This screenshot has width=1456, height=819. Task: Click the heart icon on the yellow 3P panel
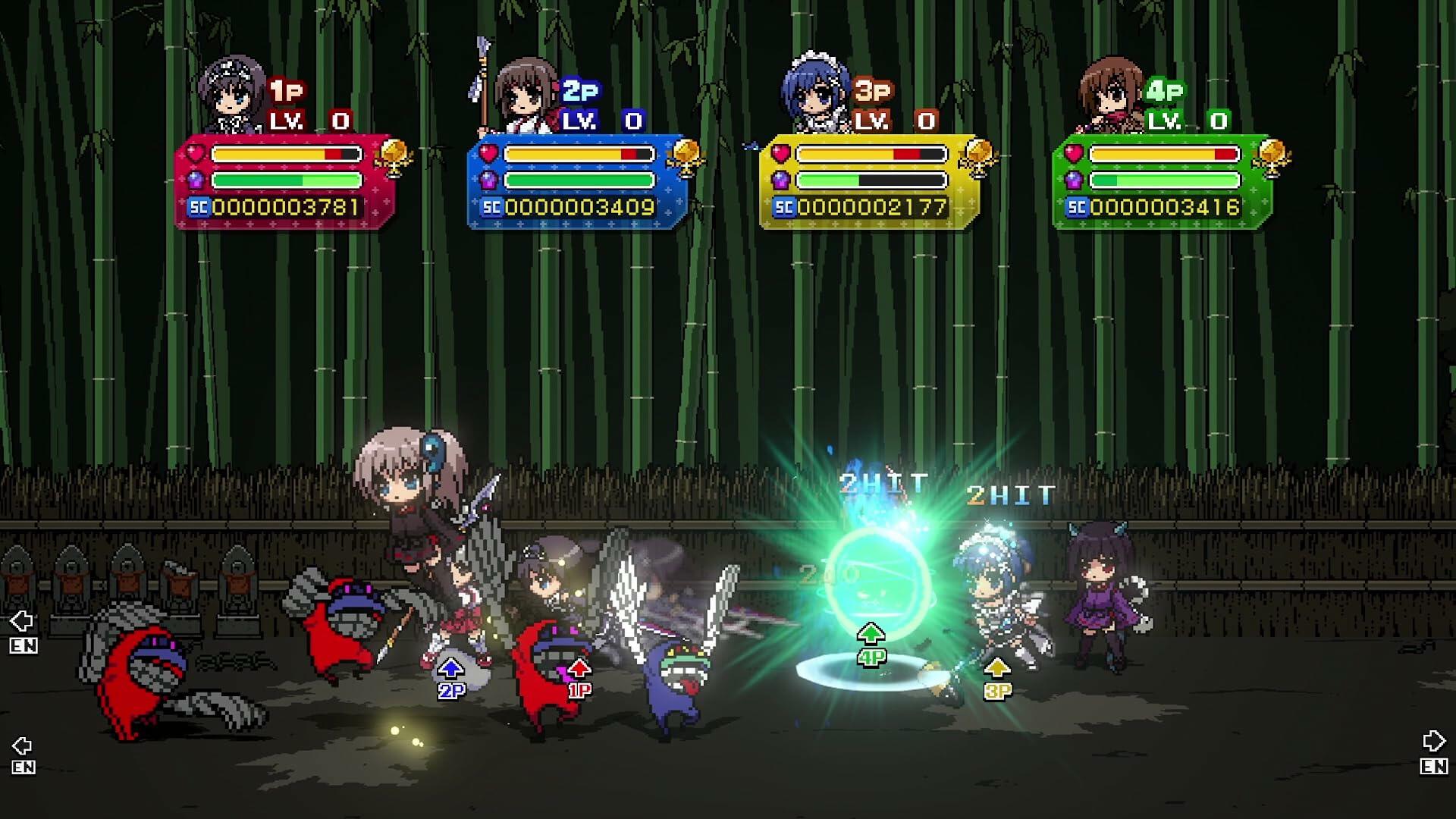pos(782,152)
